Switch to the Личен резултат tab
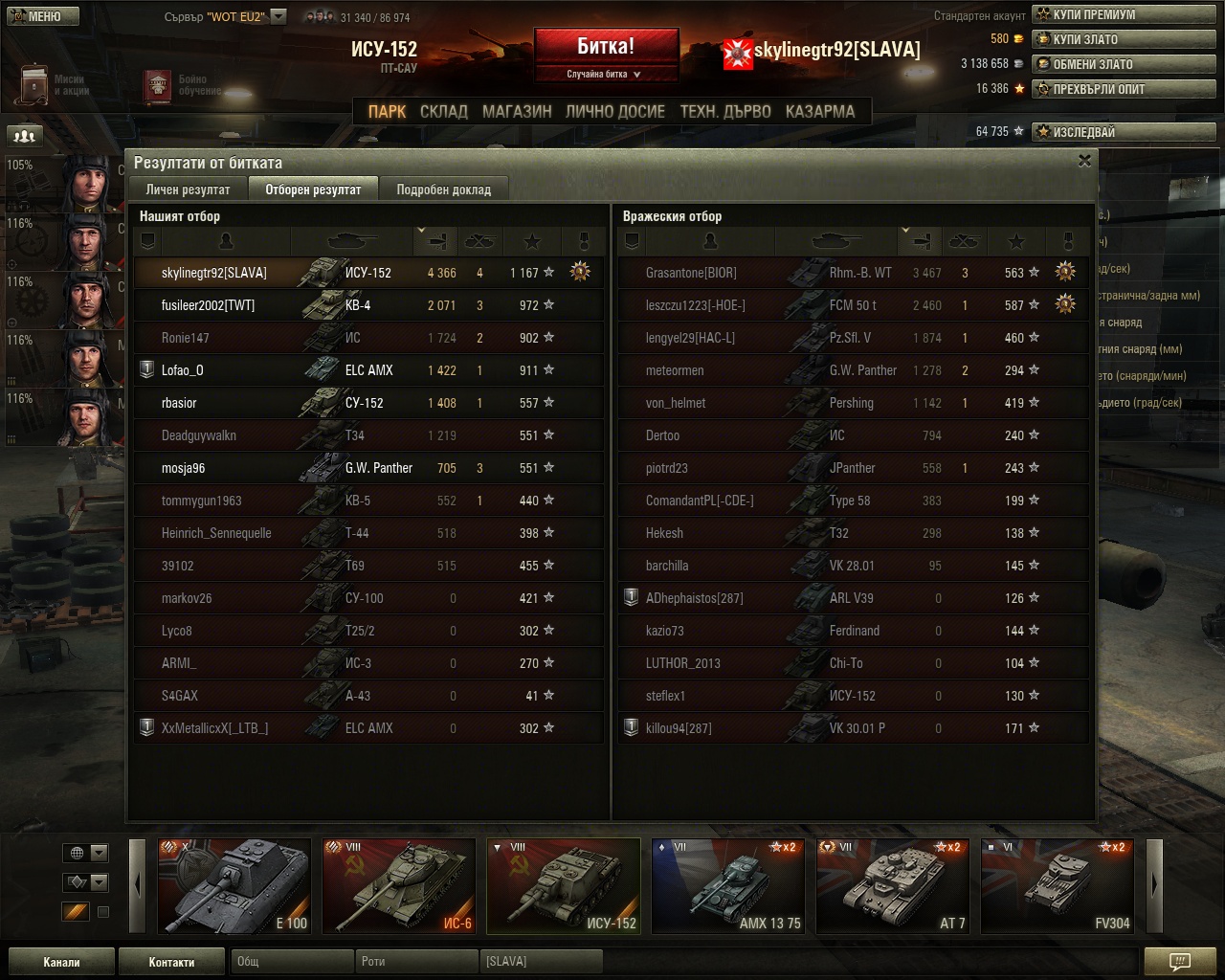This screenshot has height=980, width=1225. pos(188,189)
